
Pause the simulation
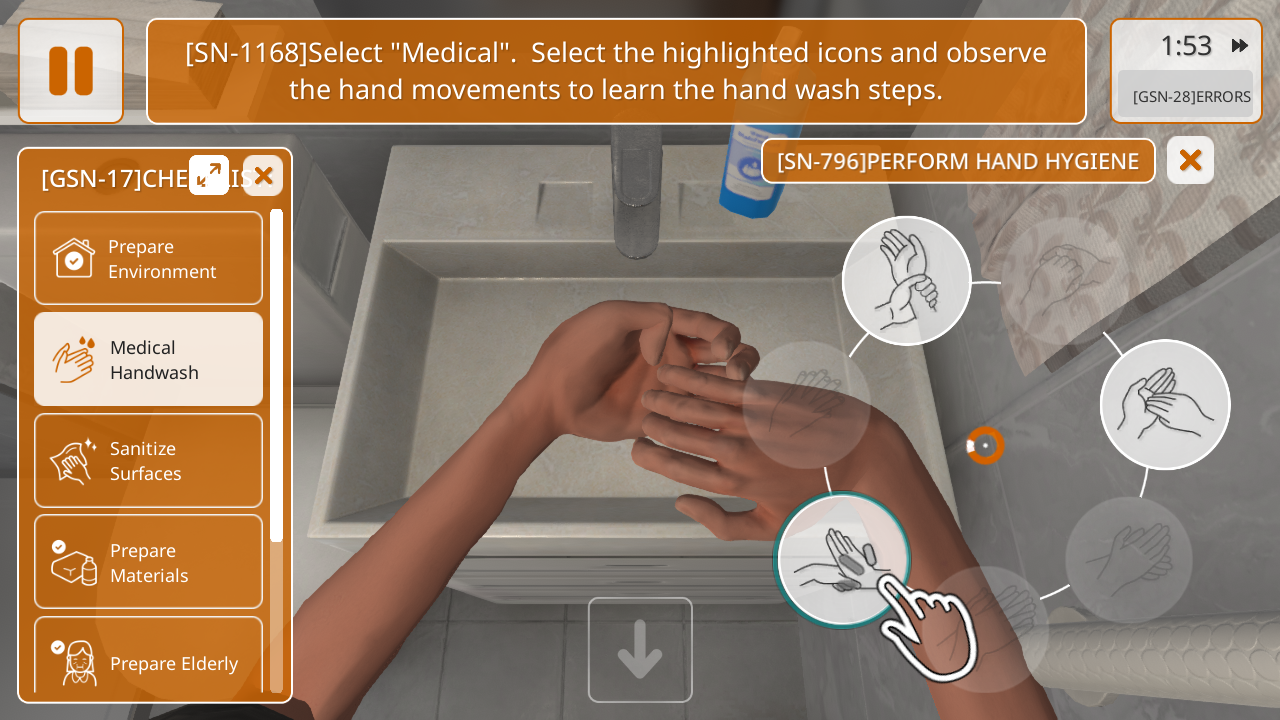71,71
